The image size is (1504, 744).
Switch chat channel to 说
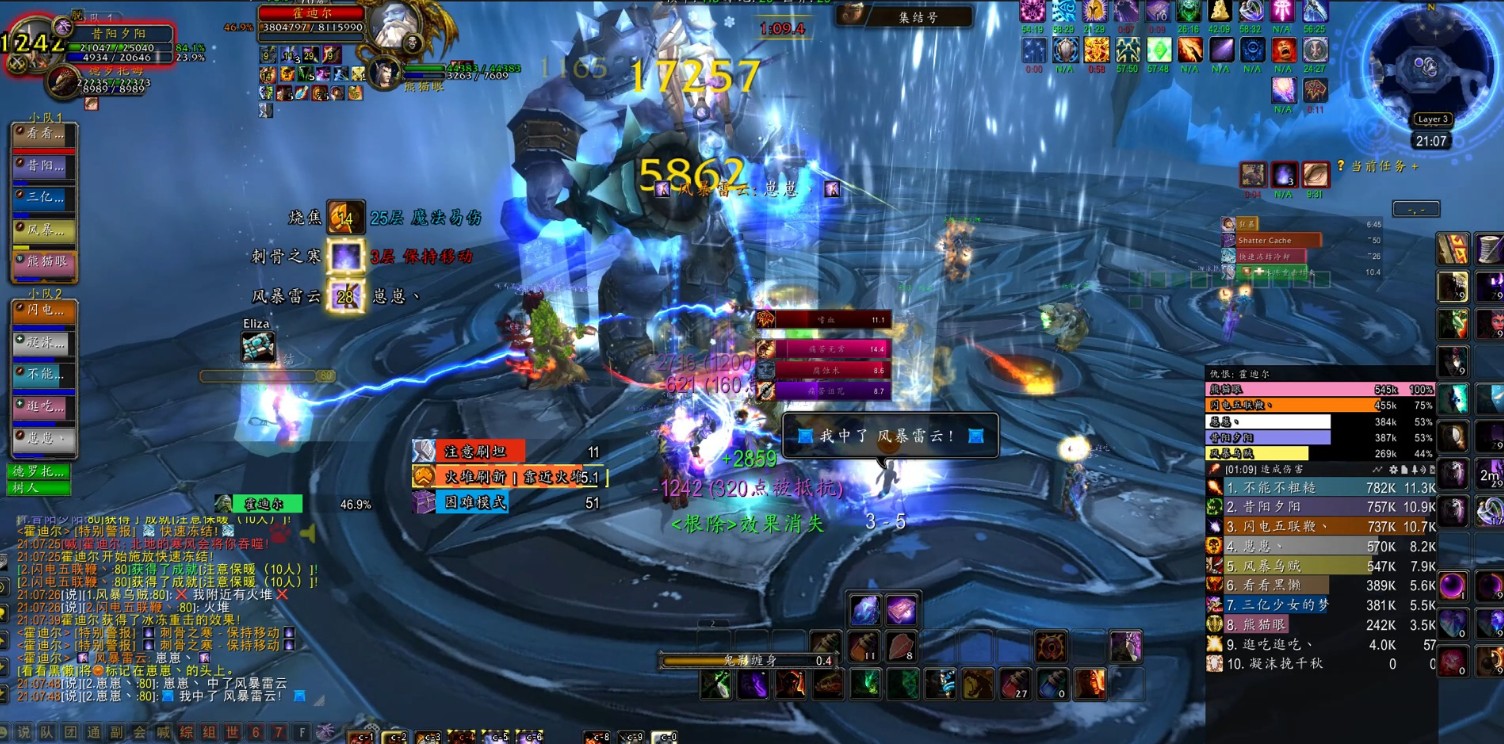click(x=24, y=732)
